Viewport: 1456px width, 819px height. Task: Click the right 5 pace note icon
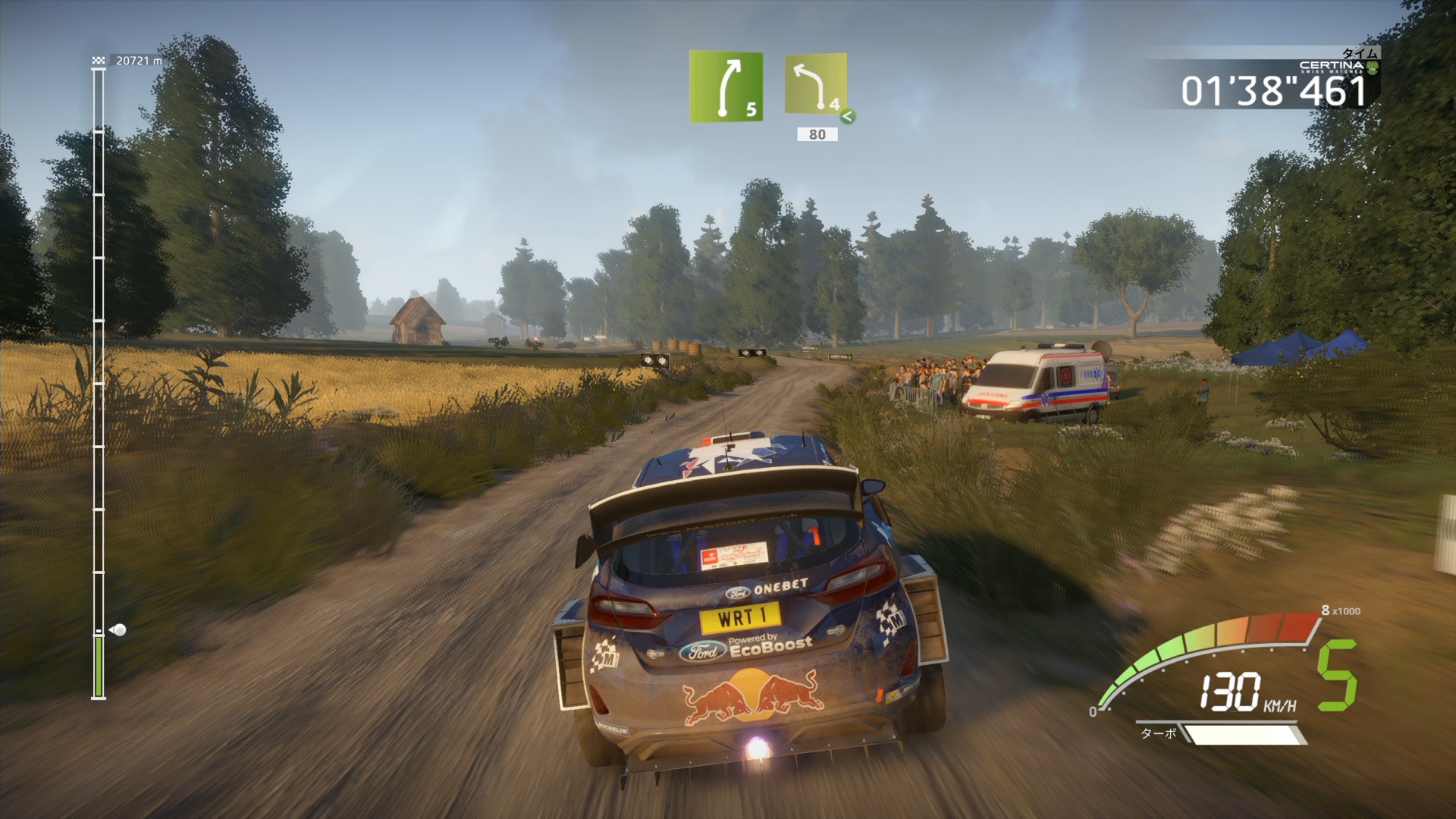(726, 86)
